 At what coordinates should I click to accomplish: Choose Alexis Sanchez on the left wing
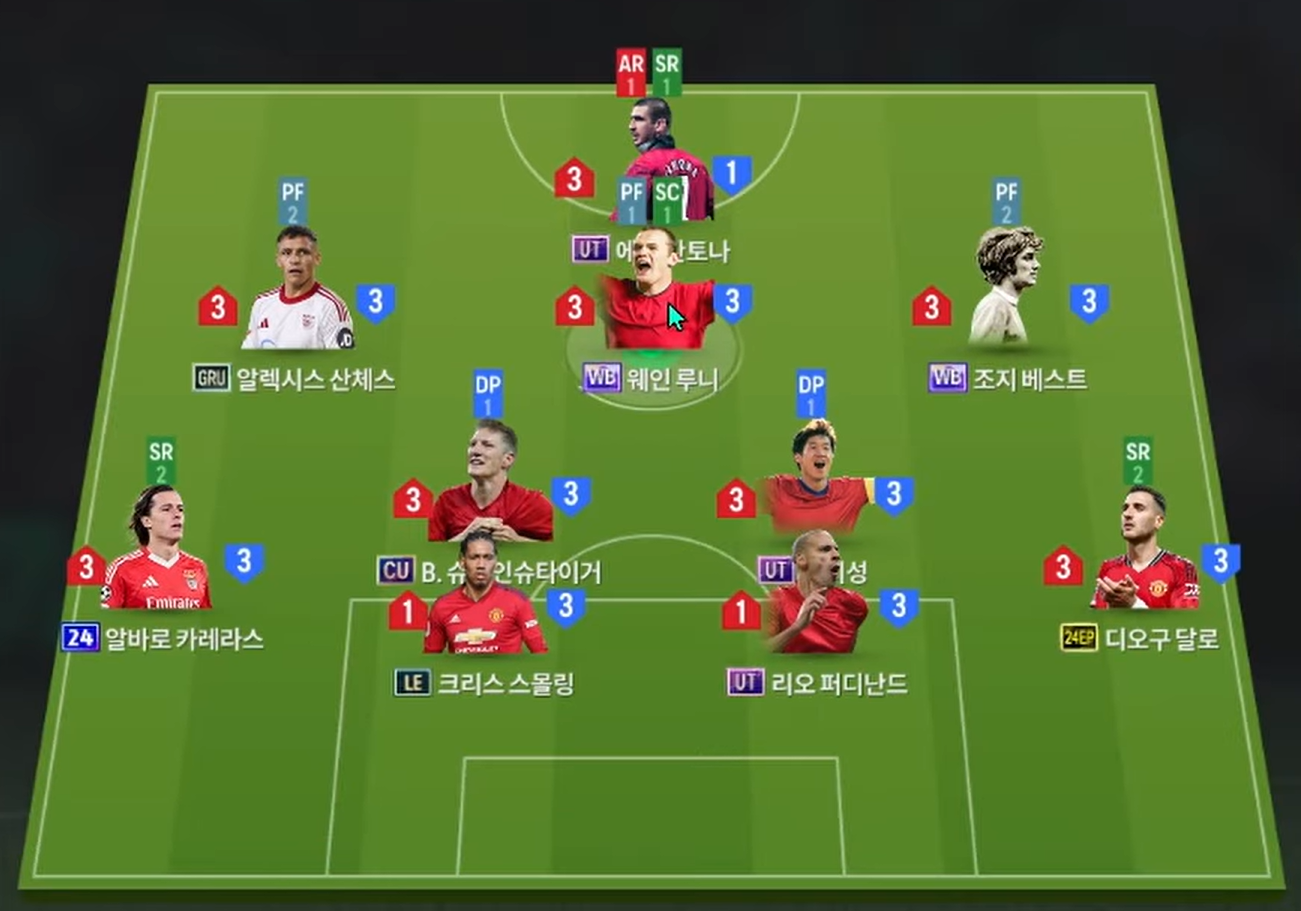[297, 295]
